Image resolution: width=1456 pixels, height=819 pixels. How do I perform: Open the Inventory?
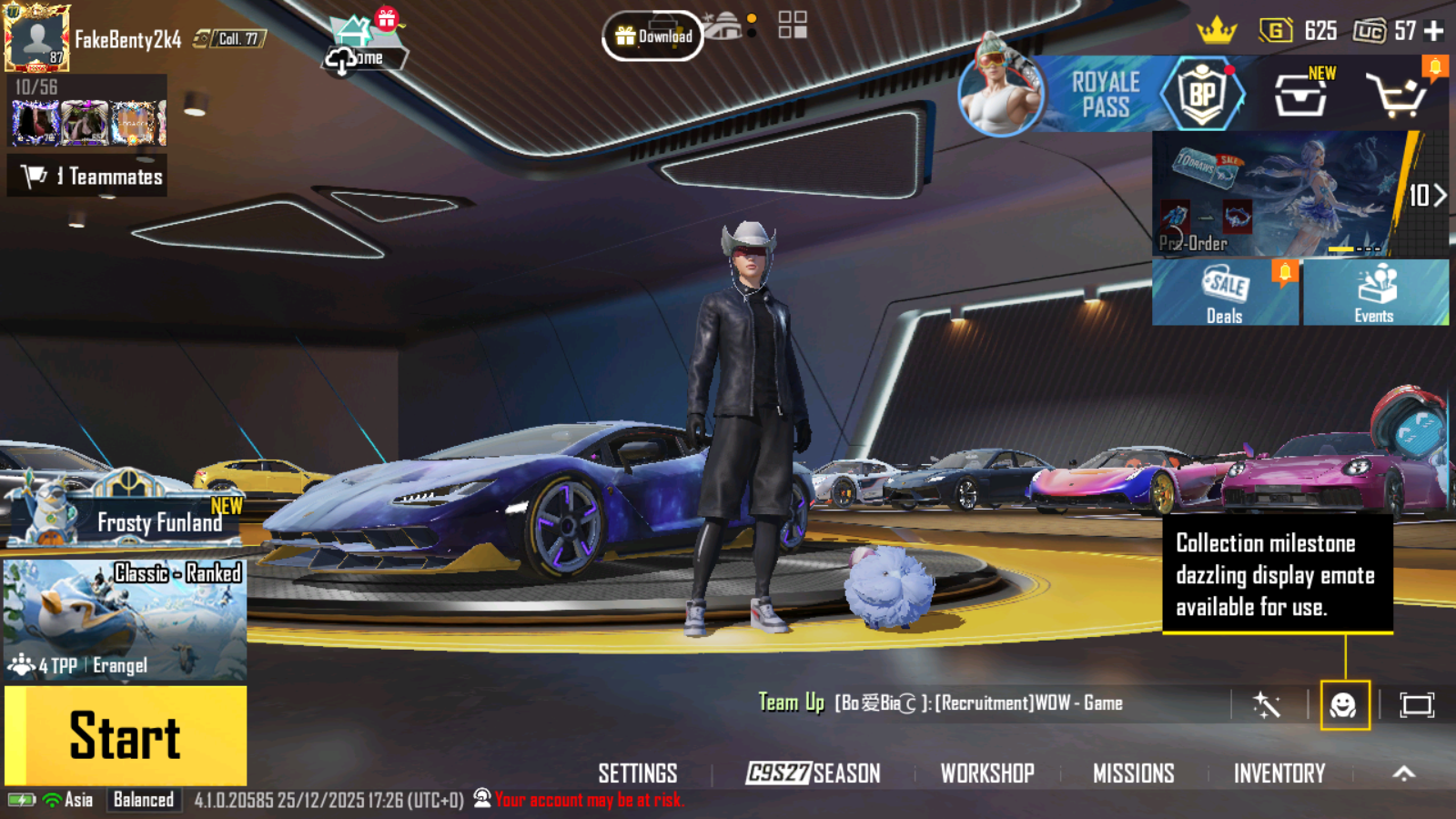tap(1279, 773)
